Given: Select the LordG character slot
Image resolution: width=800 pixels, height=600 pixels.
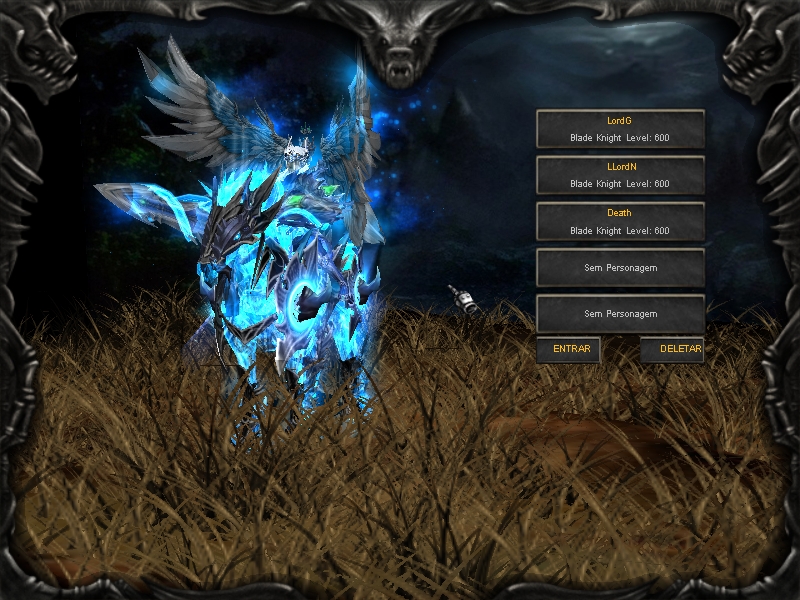Looking at the screenshot, I should [x=620, y=129].
